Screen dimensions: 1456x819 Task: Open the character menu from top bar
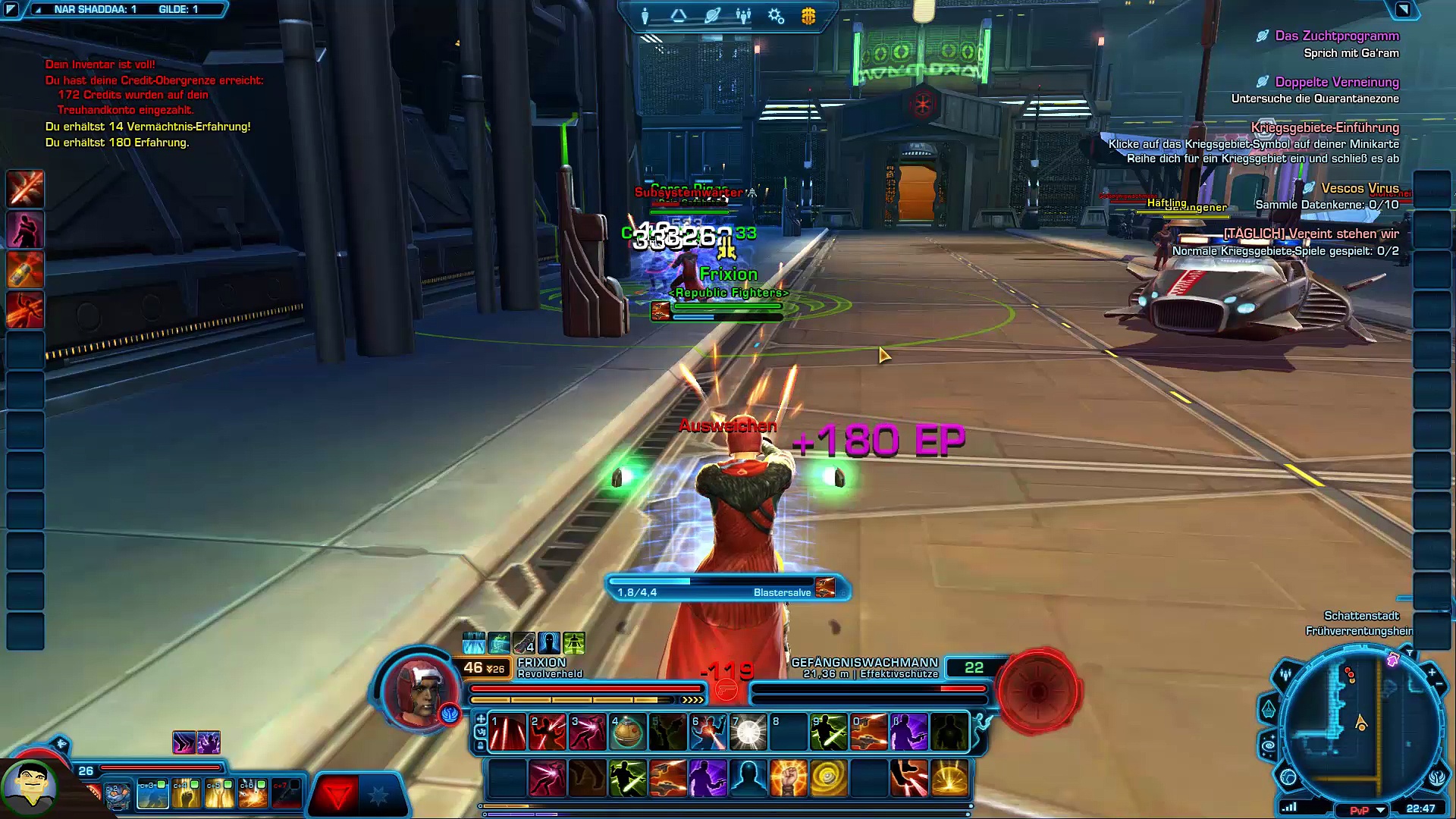[x=645, y=16]
